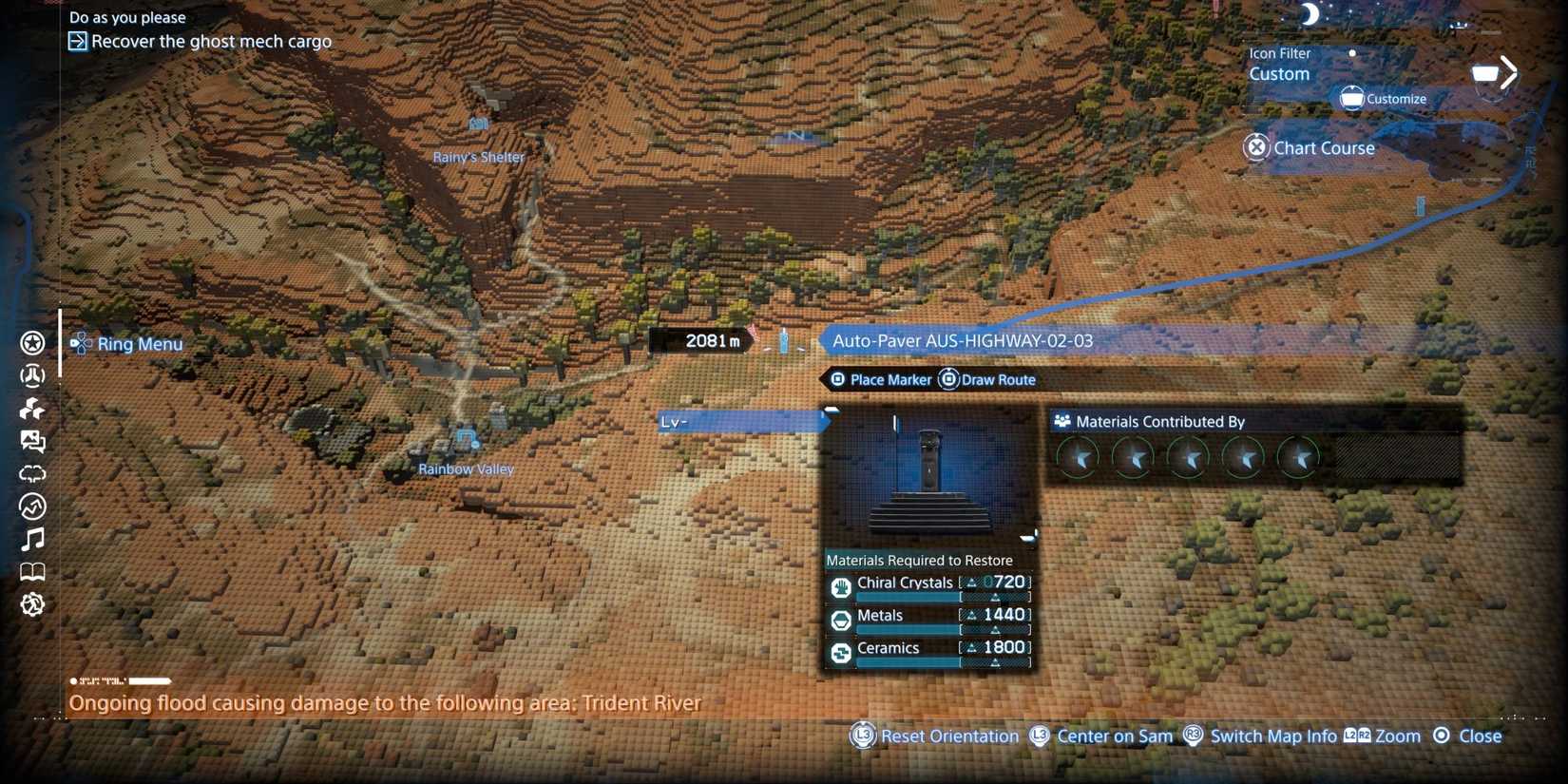Select the cloud network icon in sidebar
The image size is (1568, 784).
[x=32, y=473]
